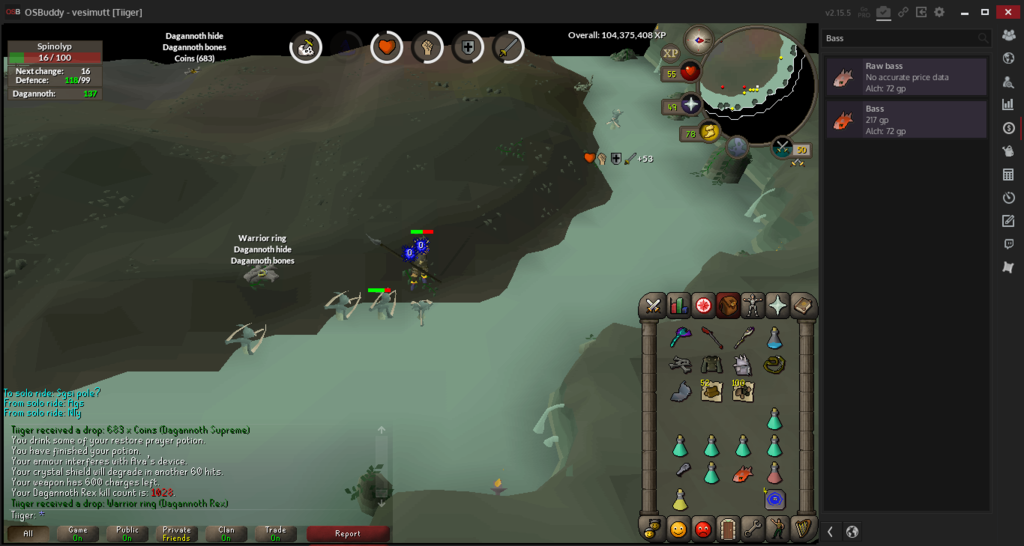This screenshot has height=546, width=1024.
Task: Open the Combat Options tab
Action: 653,306
